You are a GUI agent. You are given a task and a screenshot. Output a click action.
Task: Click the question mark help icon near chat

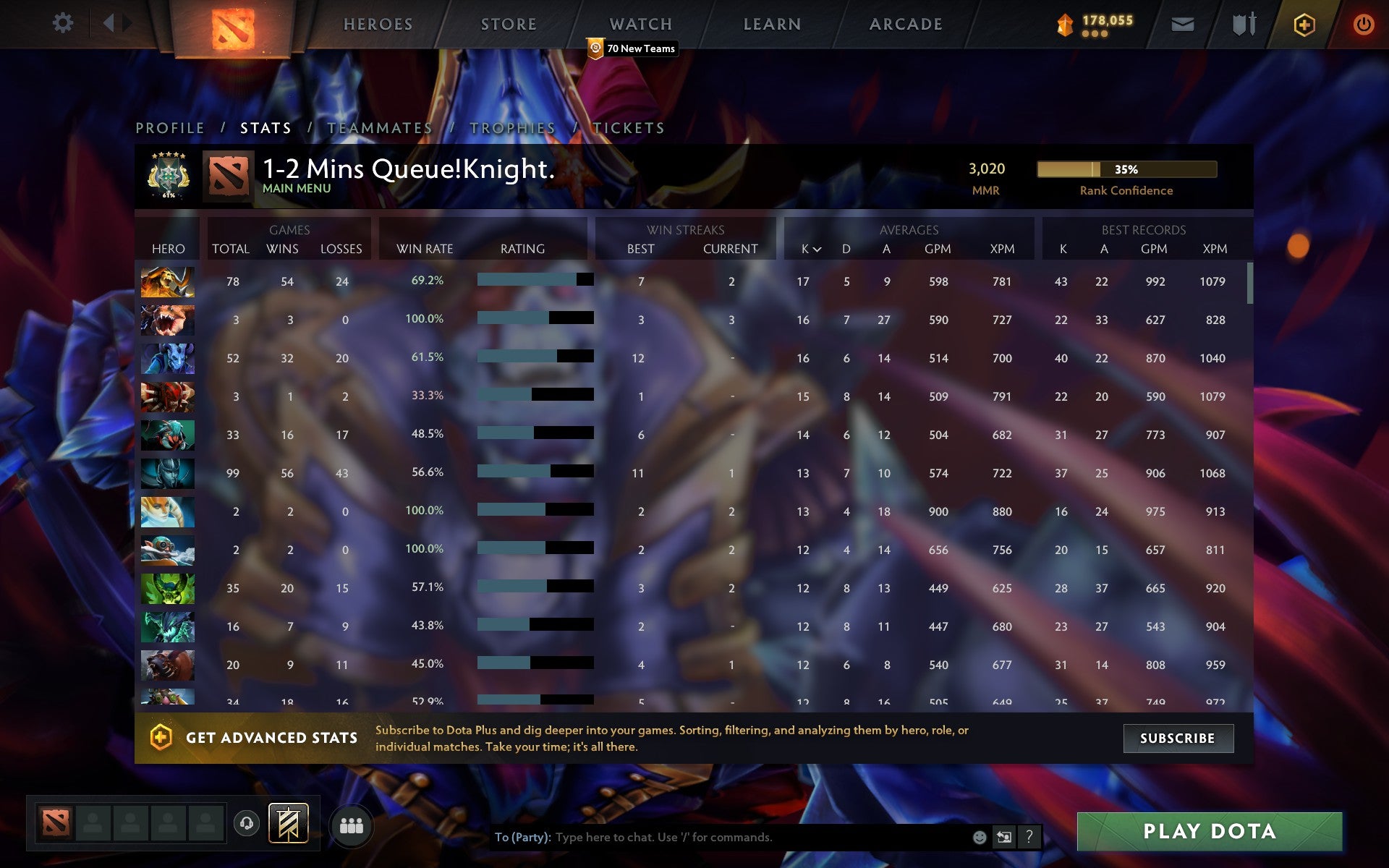point(1029,837)
